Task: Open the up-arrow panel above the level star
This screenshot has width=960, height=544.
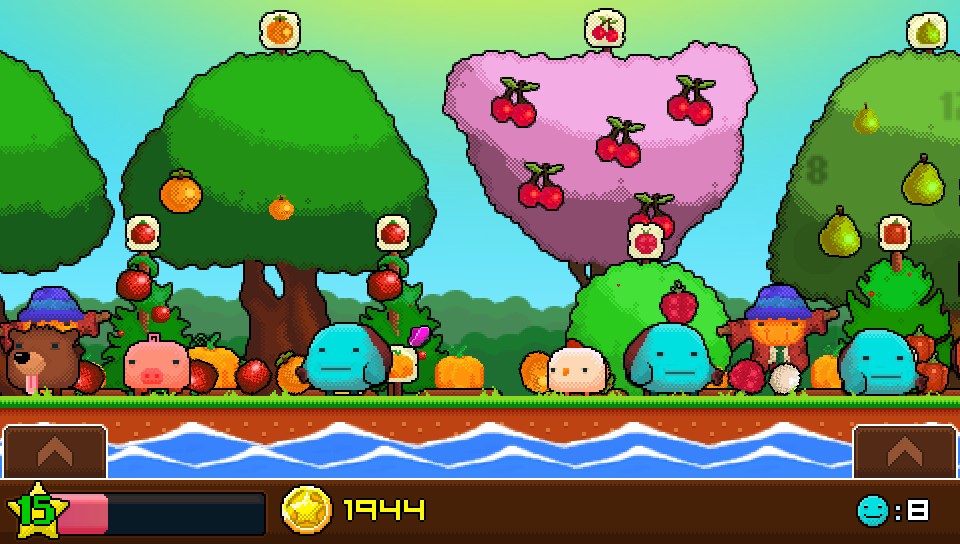Action: click(x=55, y=452)
